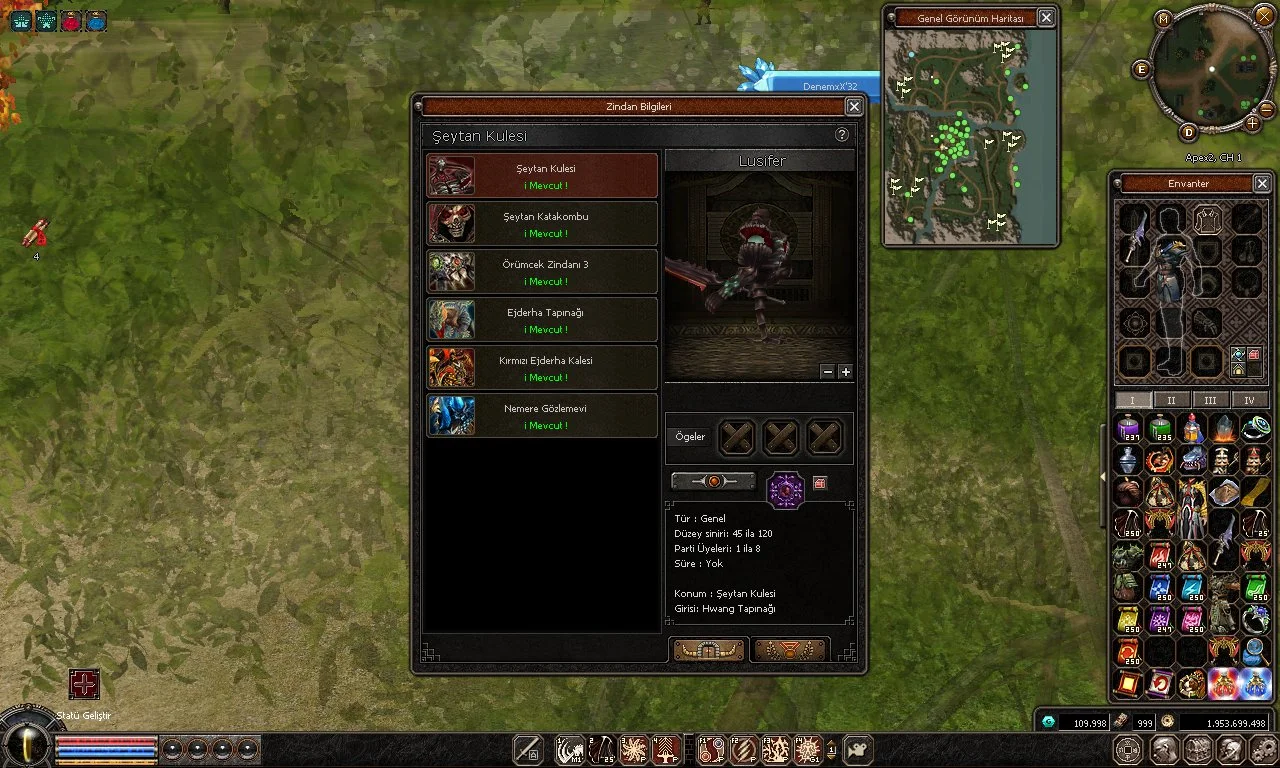The height and width of the screenshot is (768, 1280).
Task: Click the Statü Geliştir red plus icon
Action: (84, 685)
